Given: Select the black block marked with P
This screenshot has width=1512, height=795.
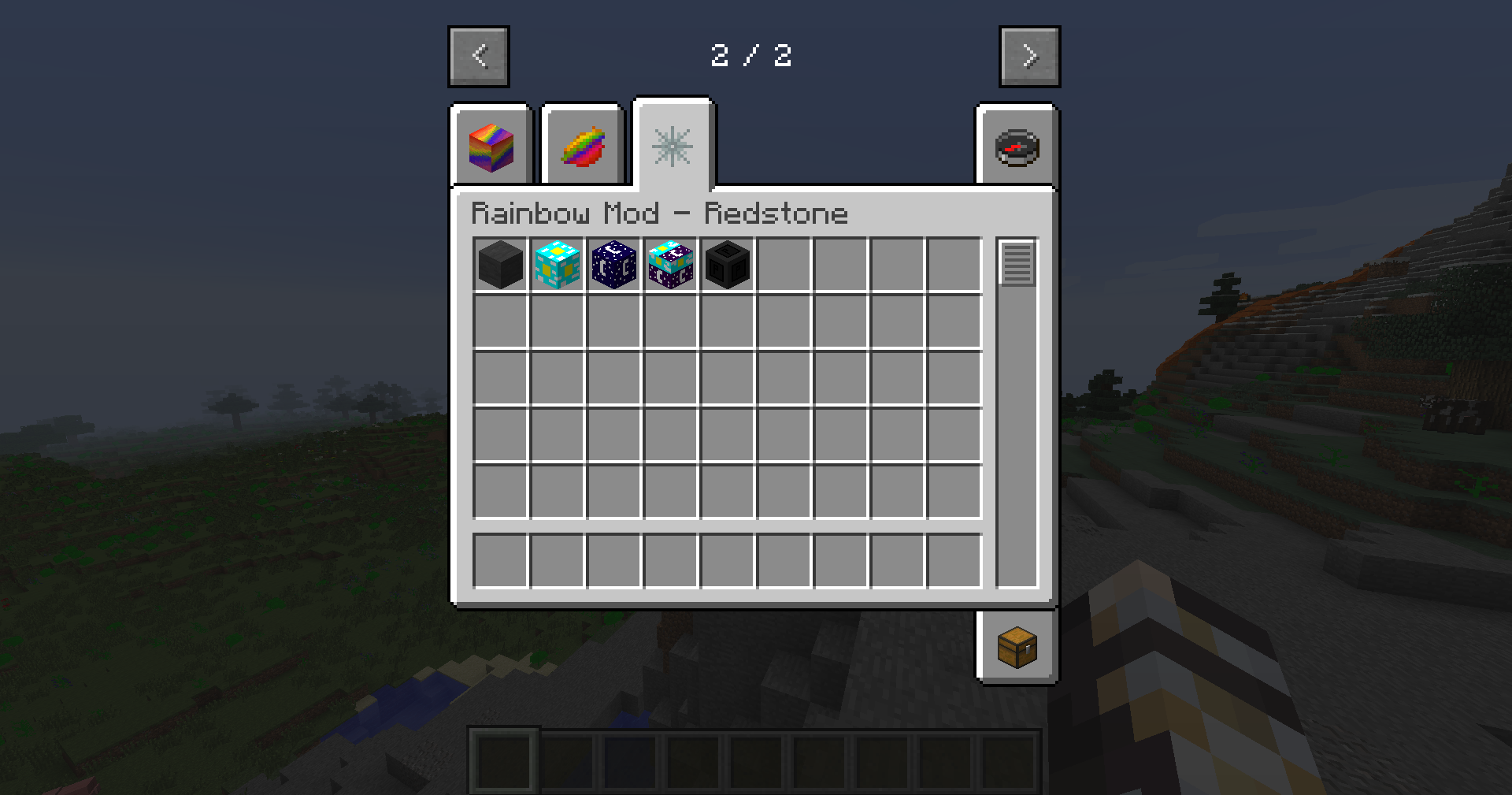Looking at the screenshot, I should pyautogui.click(x=728, y=264).
